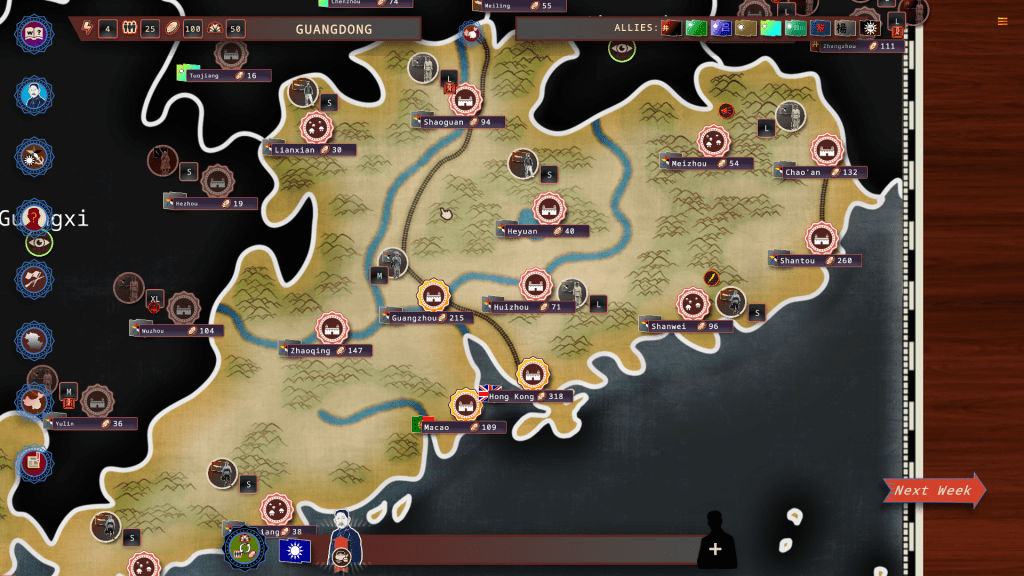Screen dimensions: 1024x576
Task: Click the Shaoguan city marker
Action: point(465,99)
